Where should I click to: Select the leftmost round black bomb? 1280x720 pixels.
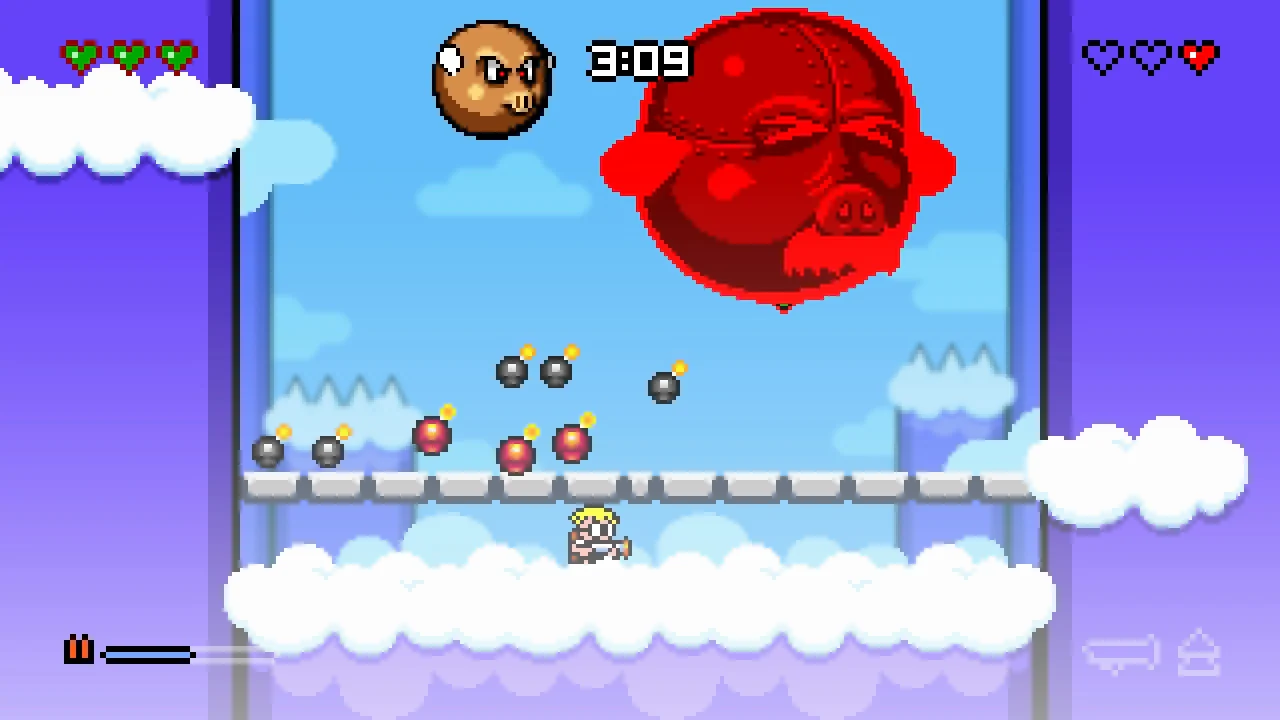tap(268, 450)
